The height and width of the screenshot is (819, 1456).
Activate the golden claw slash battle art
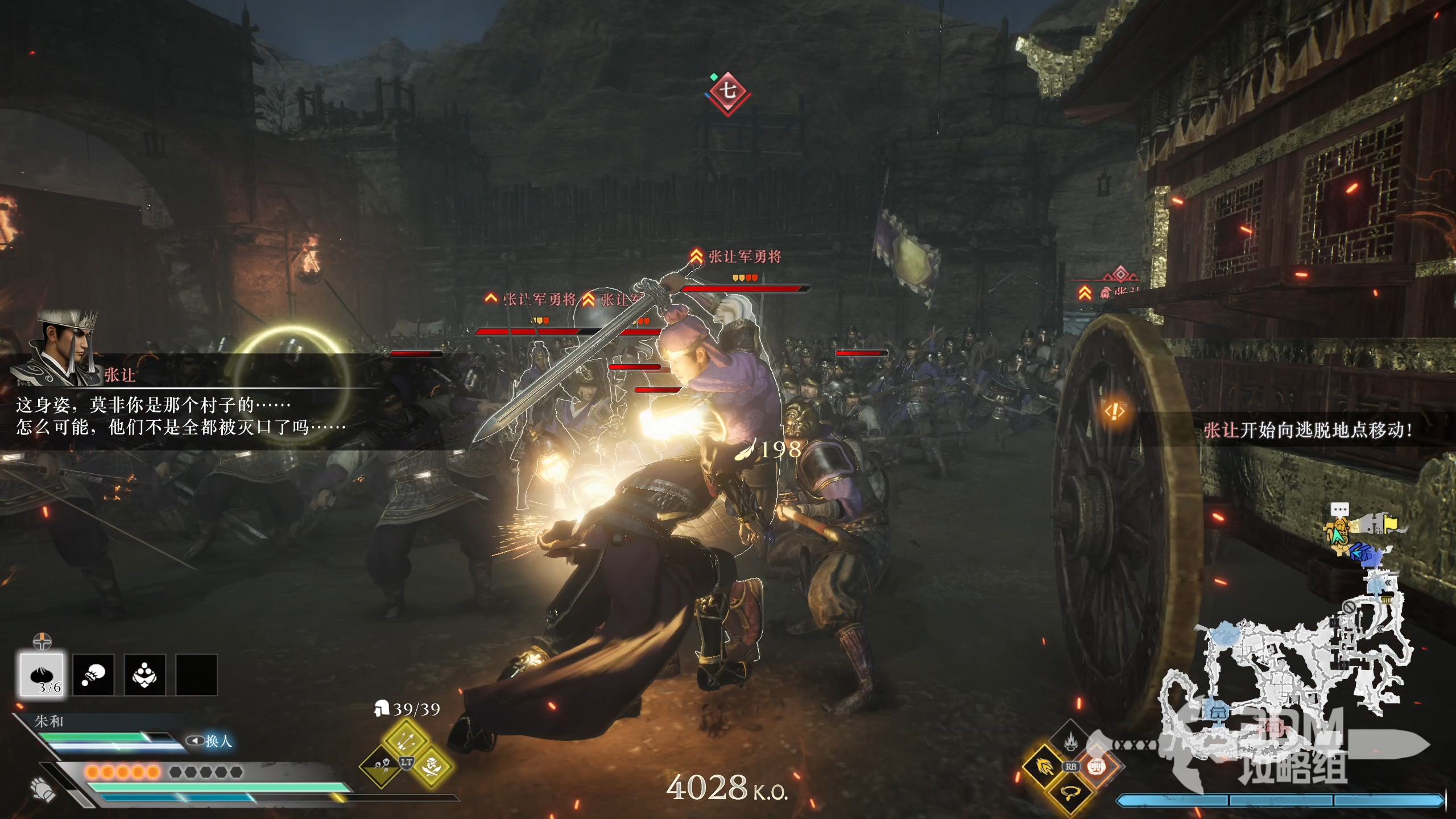click(x=1044, y=766)
